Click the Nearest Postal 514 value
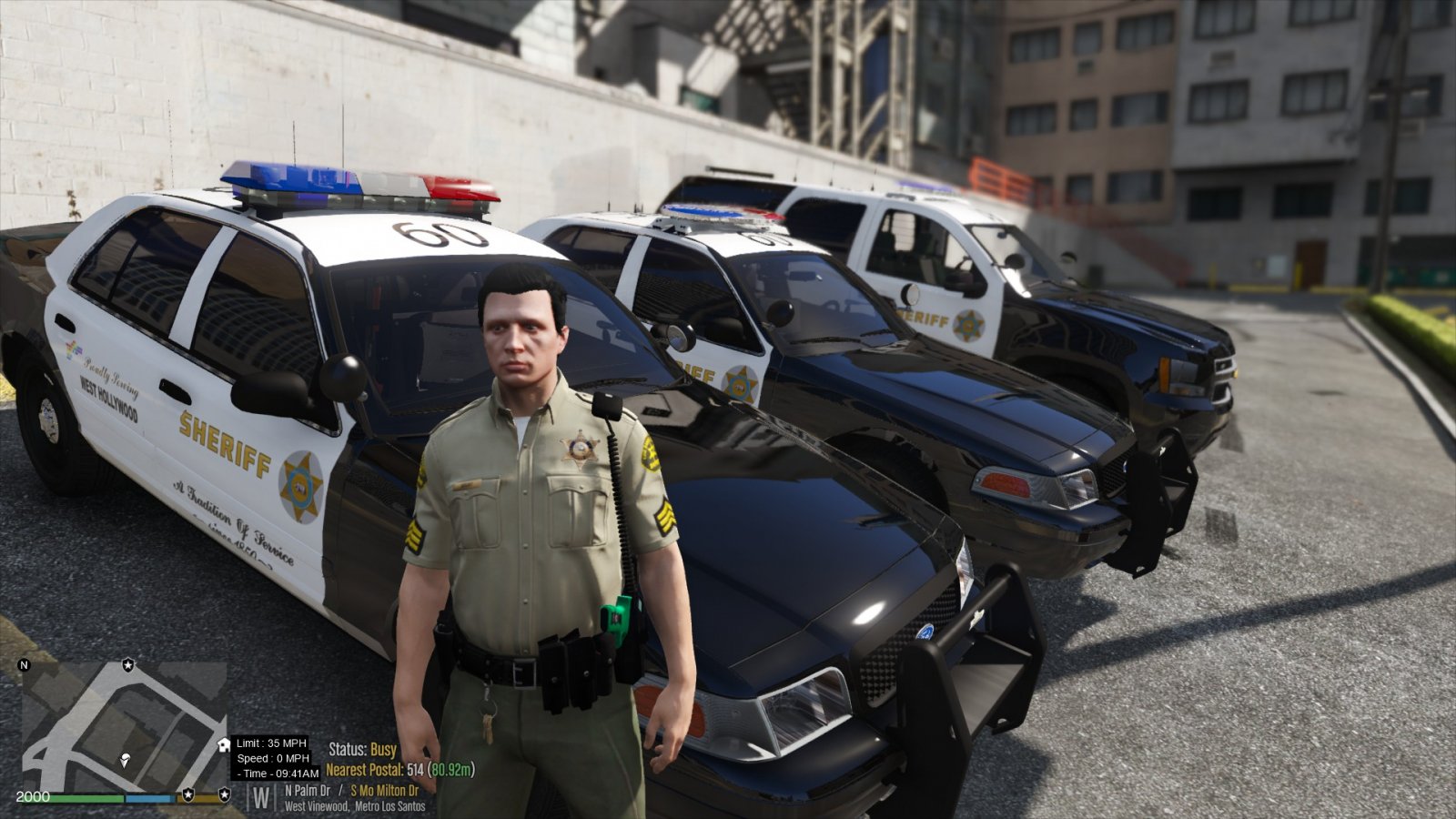The image size is (1456, 819). coord(414,771)
